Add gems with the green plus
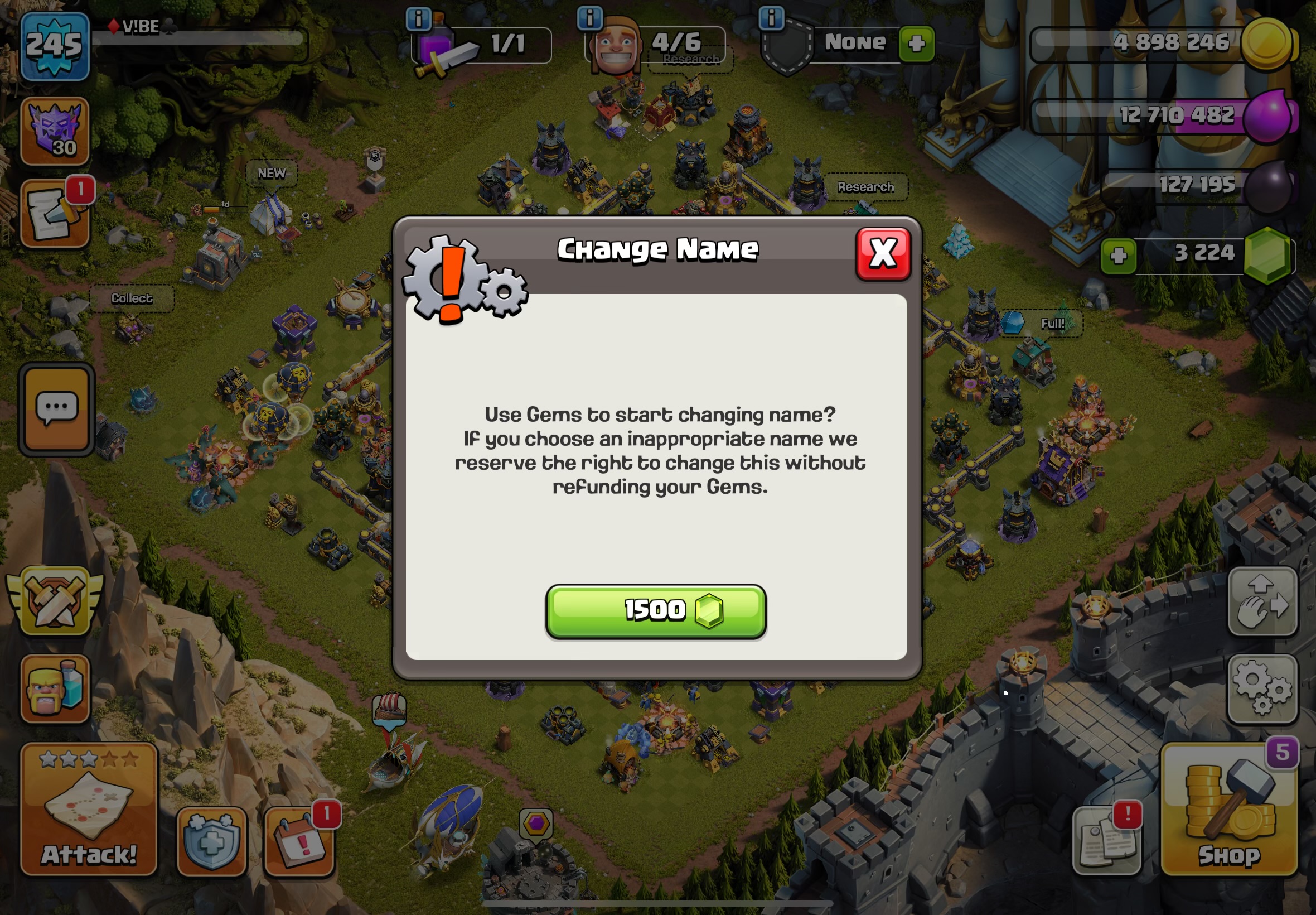The height and width of the screenshot is (915, 1316). [x=1119, y=256]
